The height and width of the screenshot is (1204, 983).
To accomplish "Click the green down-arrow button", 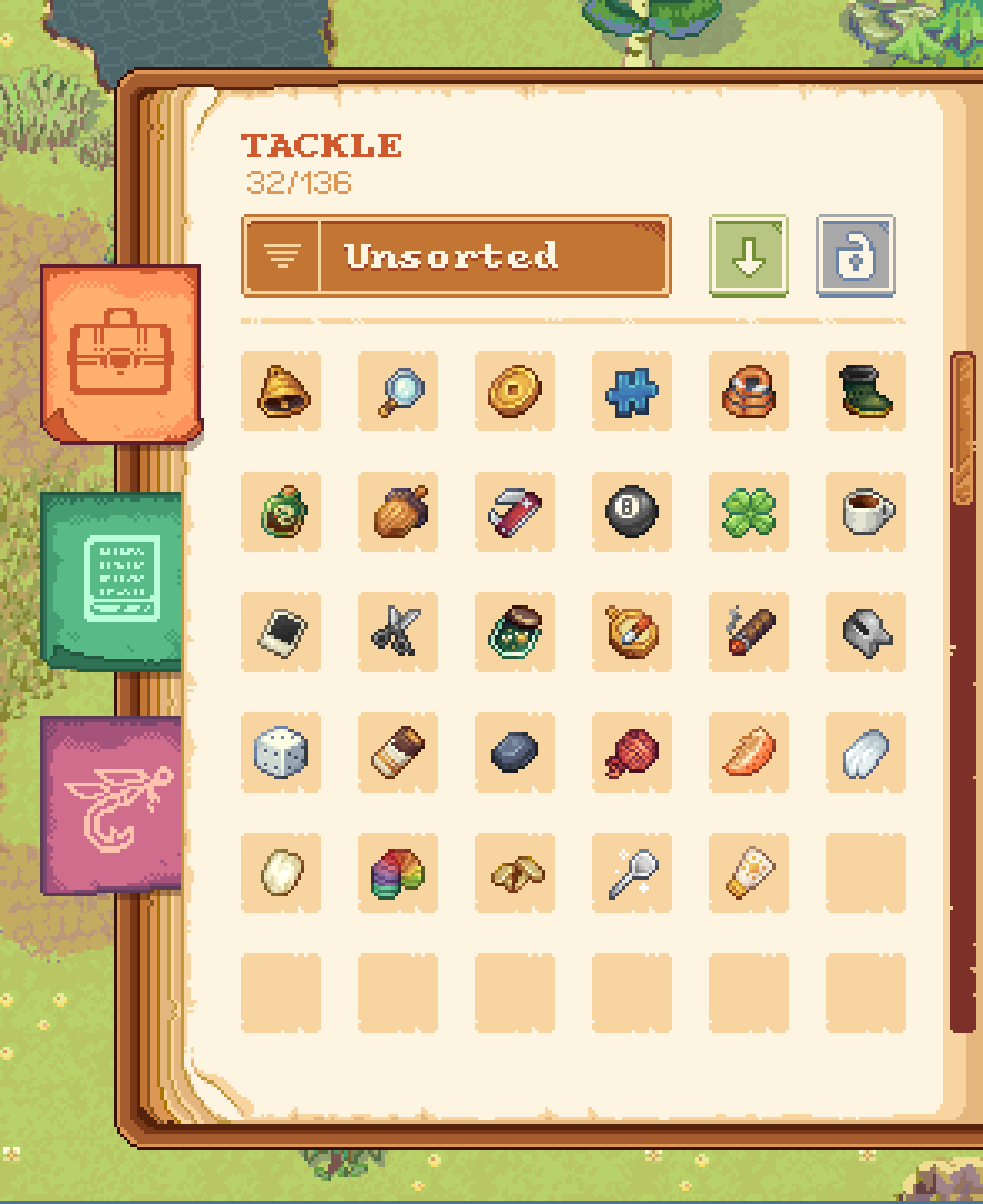I will click(x=748, y=256).
